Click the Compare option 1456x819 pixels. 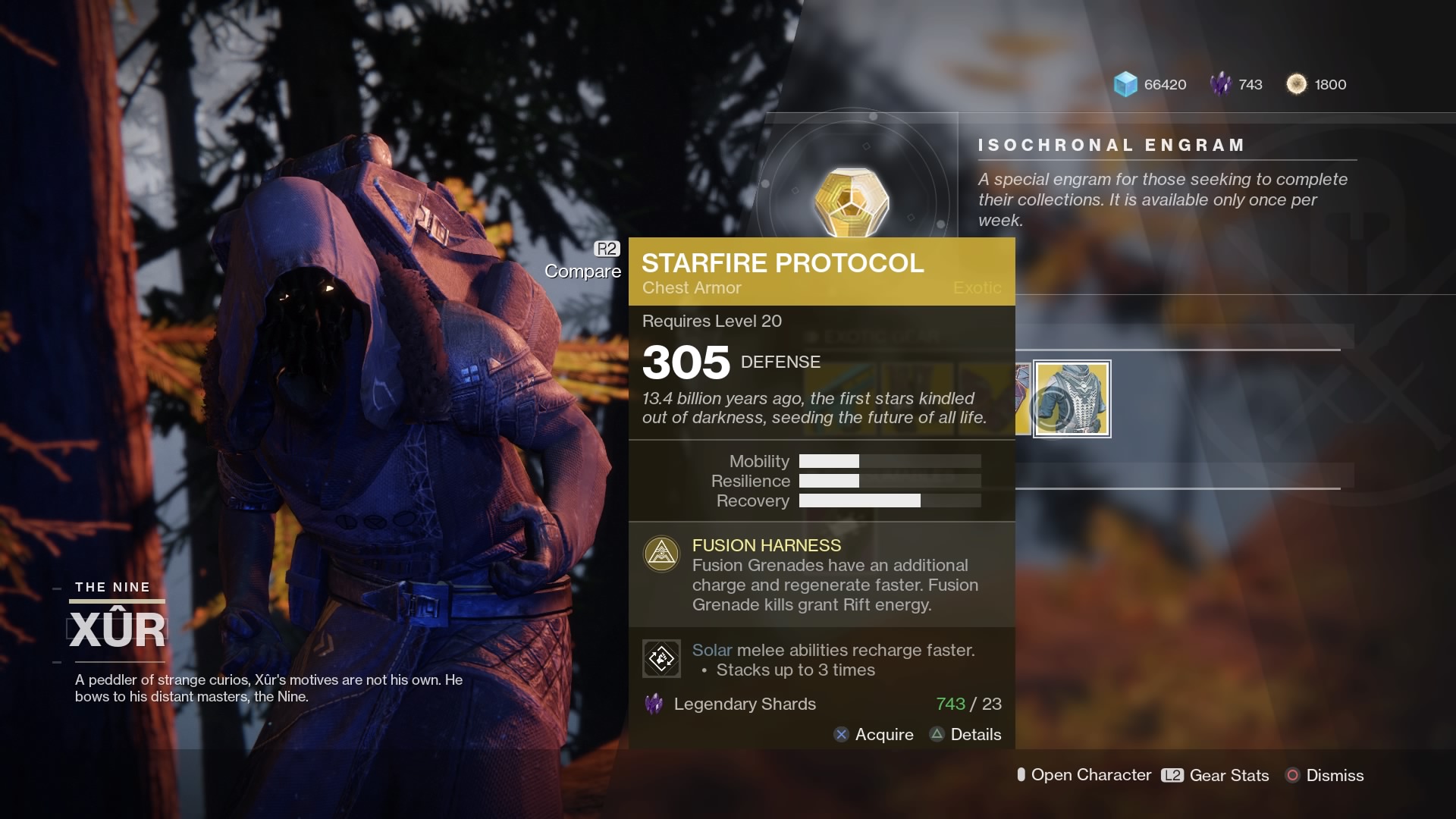(x=582, y=271)
